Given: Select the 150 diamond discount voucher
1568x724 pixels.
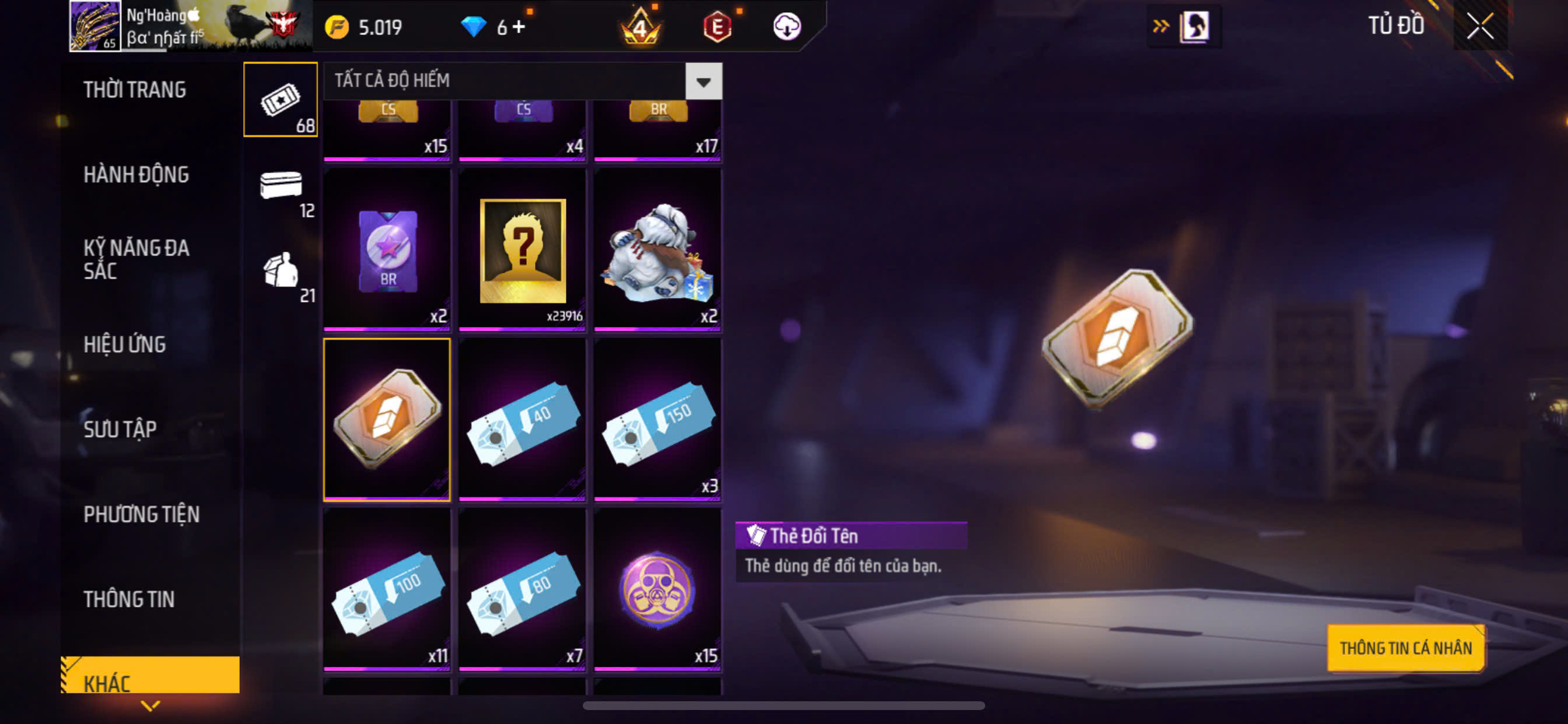Looking at the screenshot, I should (657, 419).
